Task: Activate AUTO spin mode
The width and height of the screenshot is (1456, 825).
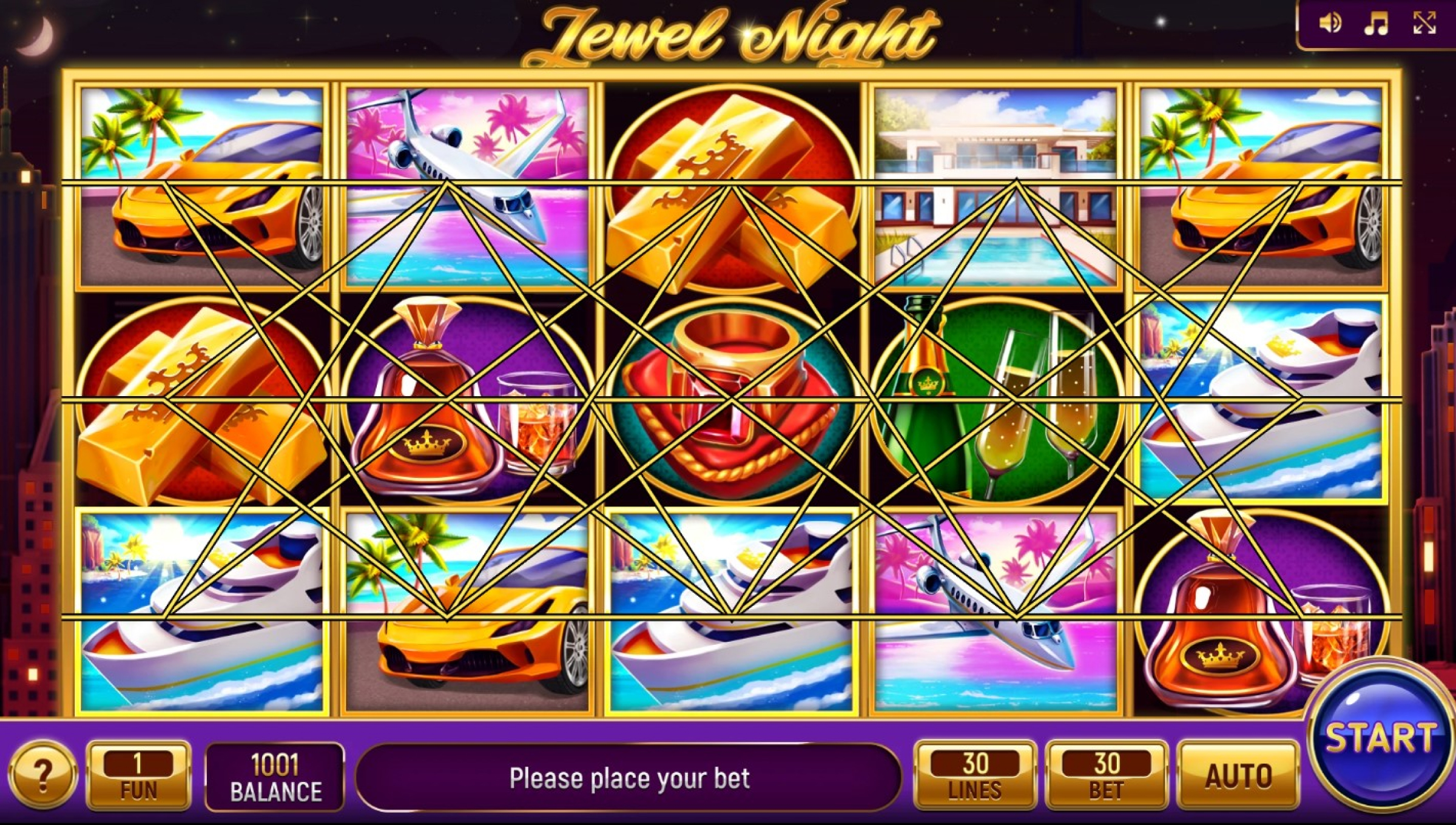Action: (1238, 776)
